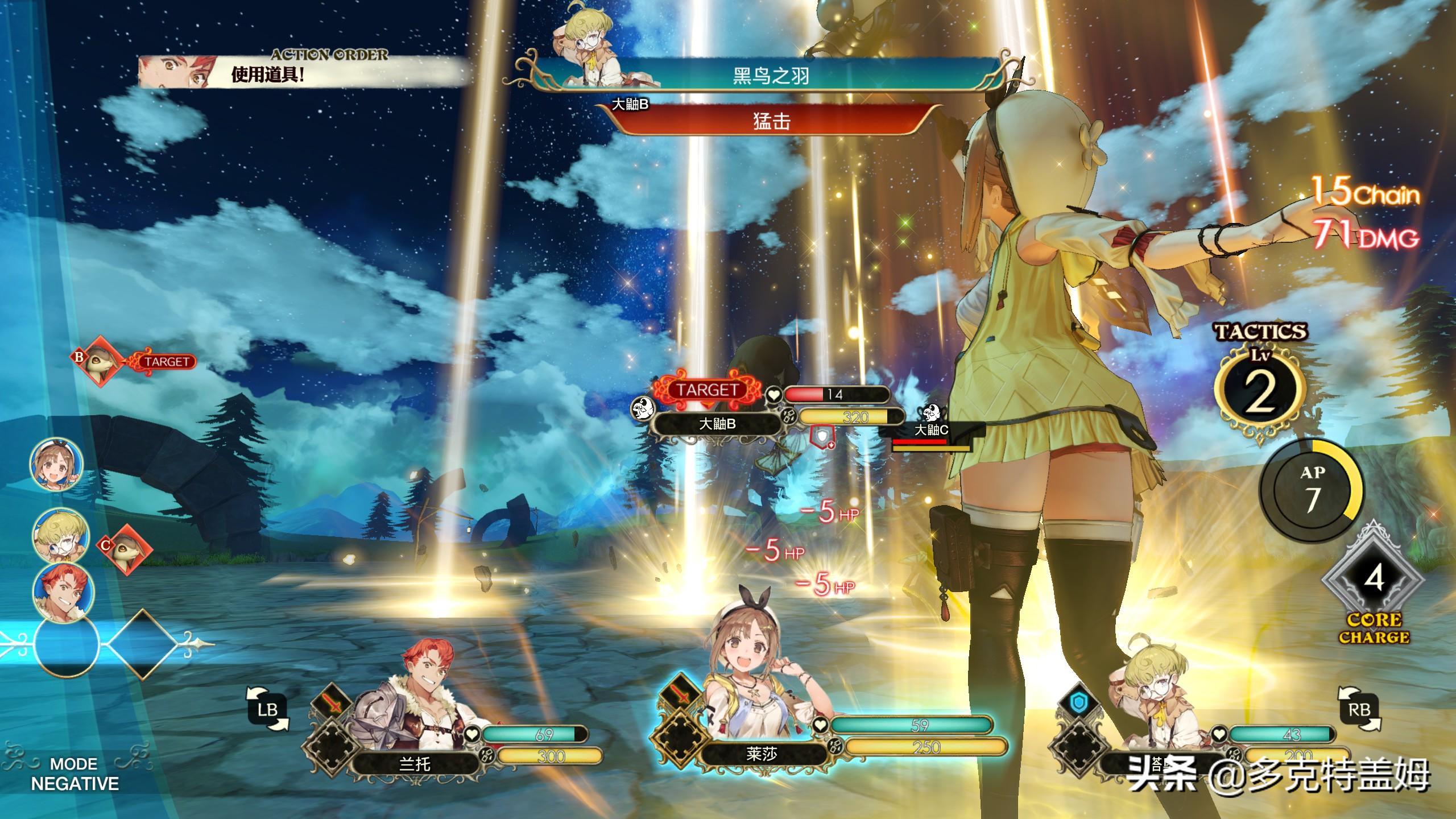Target enemy 大鼬C nameplate
Viewport: 1456px width, 819px height.
[x=930, y=431]
